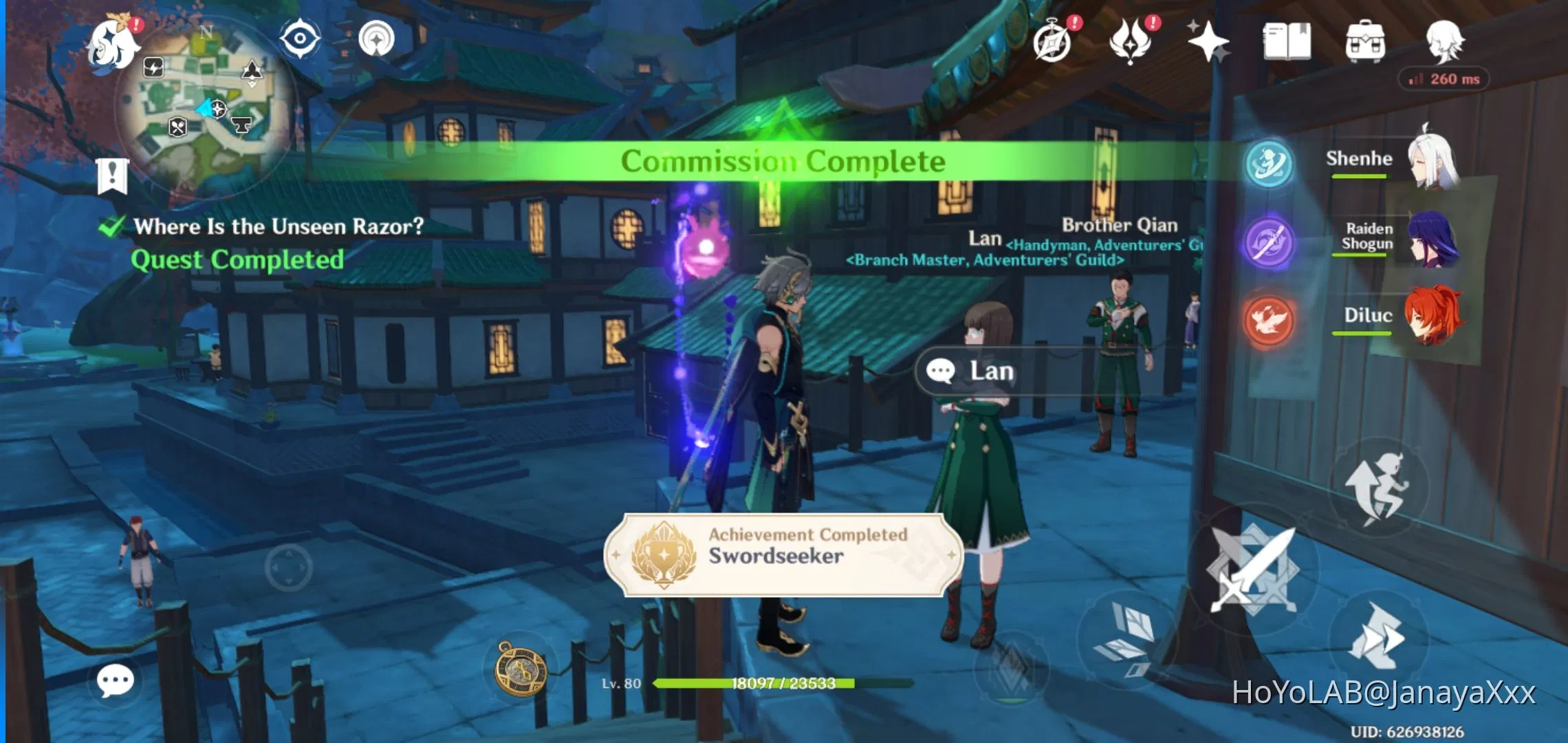Open in-game chat via speech bubble

116,680
